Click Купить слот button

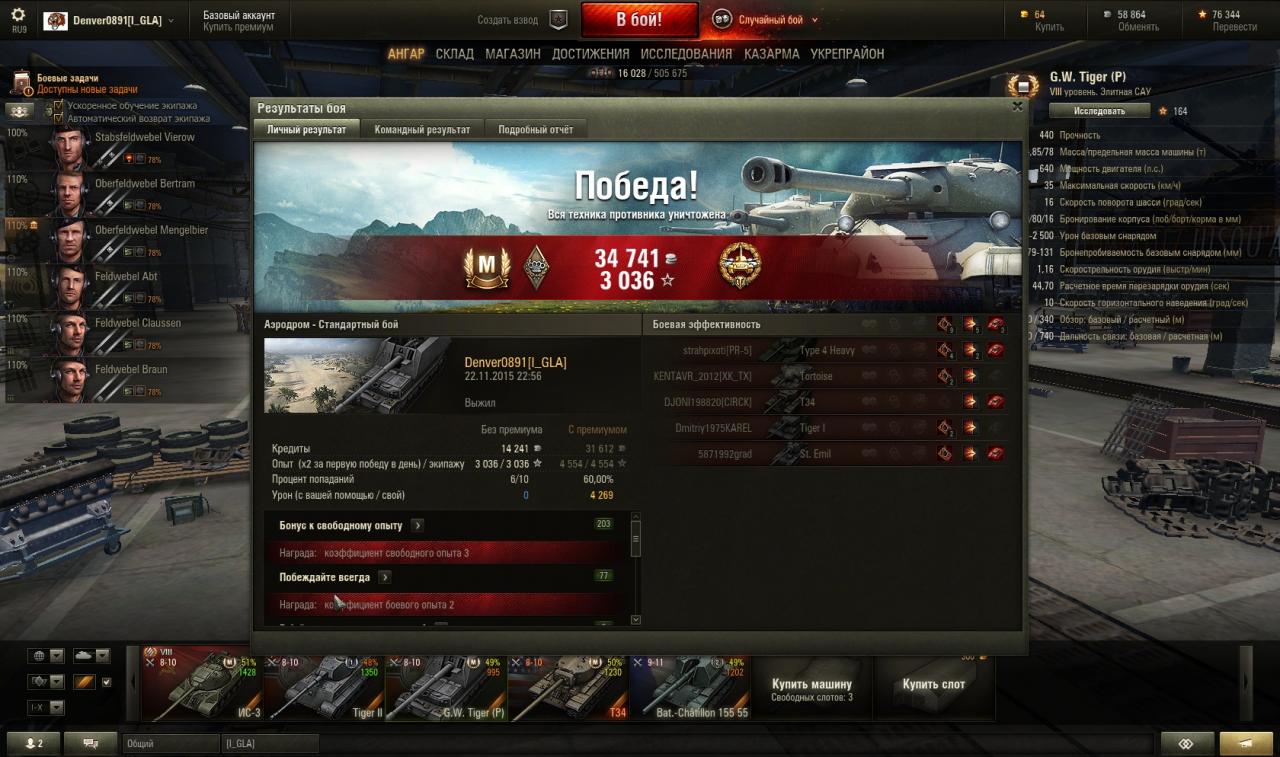[933, 685]
